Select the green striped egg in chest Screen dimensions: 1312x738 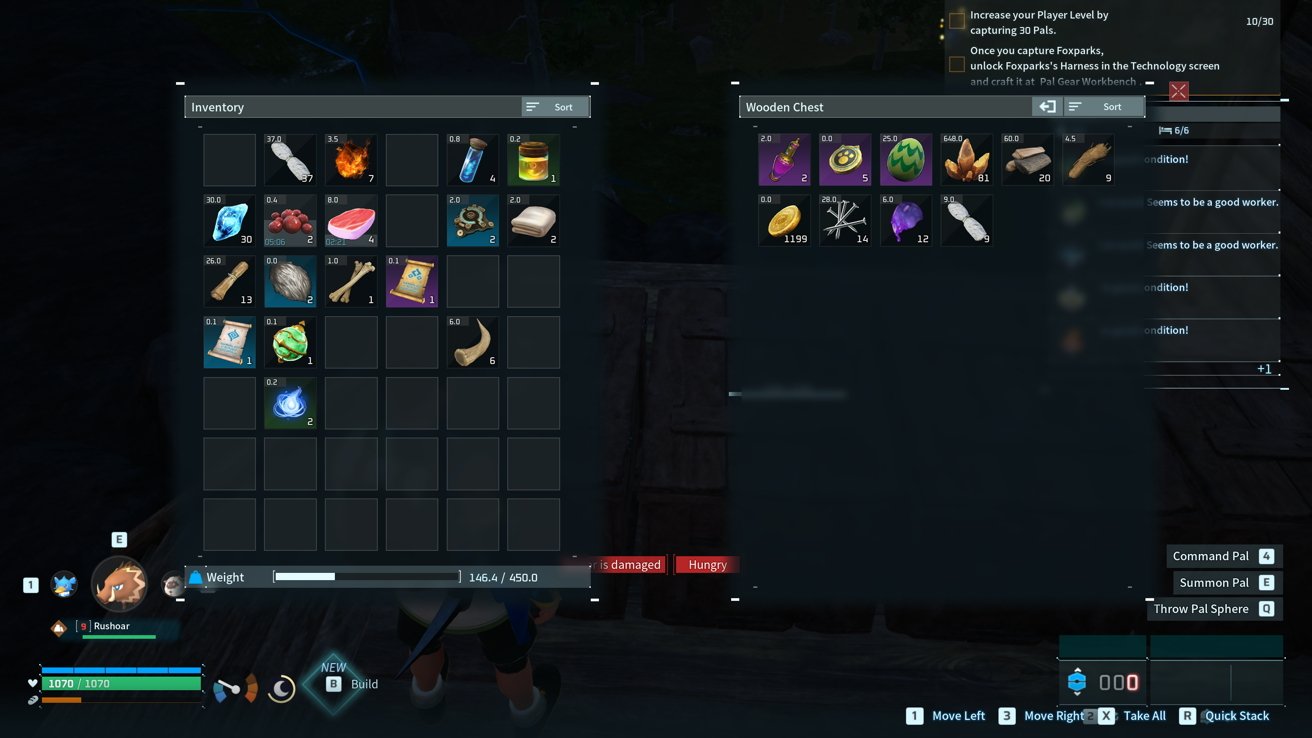tap(906, 160)
